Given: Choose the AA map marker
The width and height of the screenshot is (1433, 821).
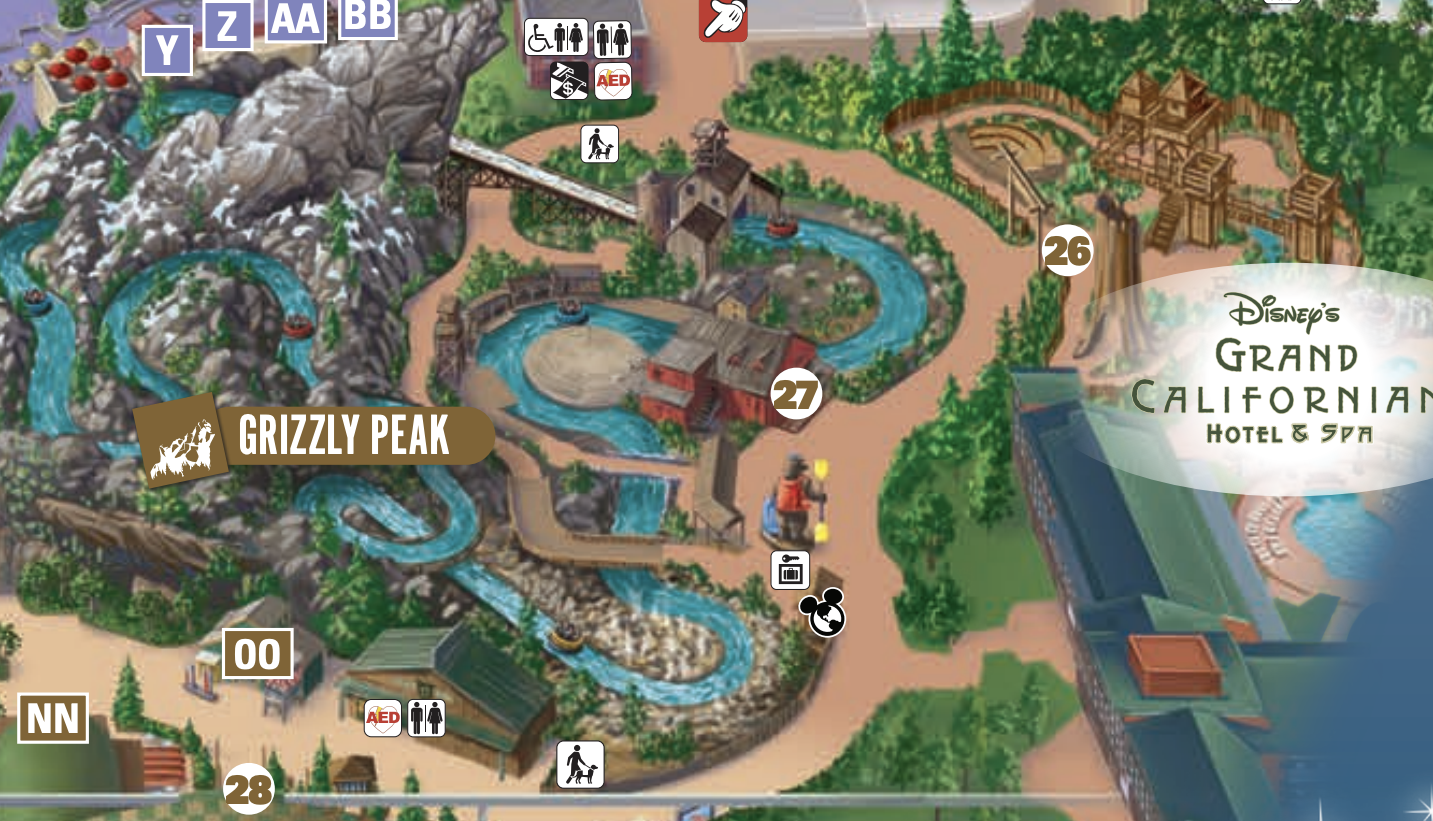Looking at the screenshot, I should [295, 19].
